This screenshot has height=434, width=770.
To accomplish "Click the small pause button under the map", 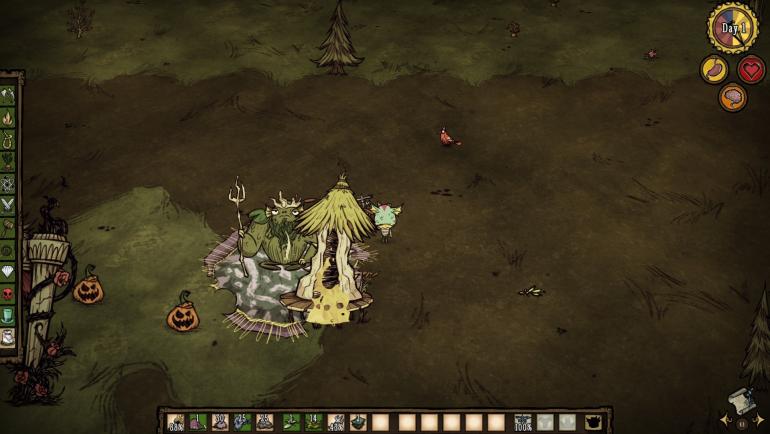I will 743,424.
